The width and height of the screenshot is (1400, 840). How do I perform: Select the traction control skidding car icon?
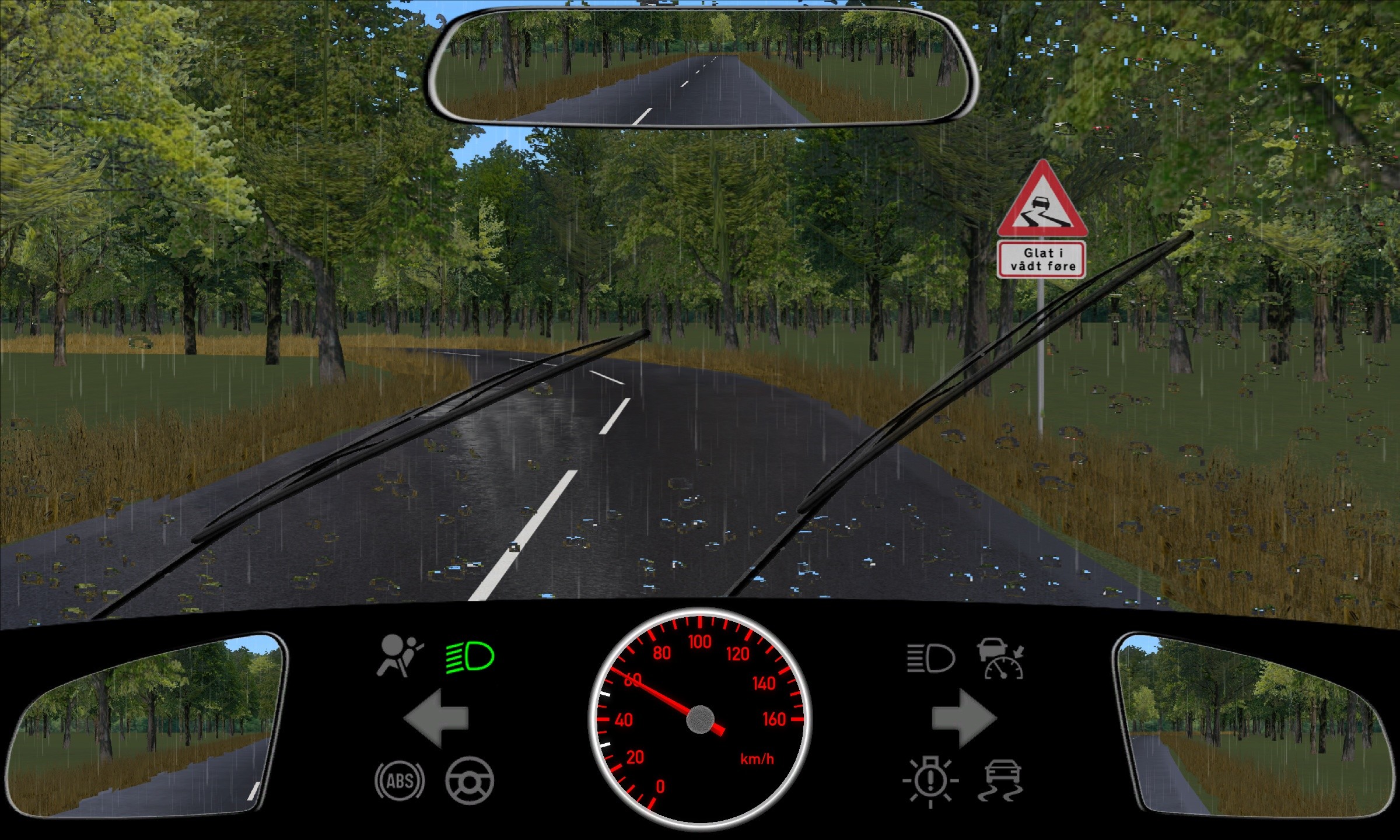[x=1001, y=780]
